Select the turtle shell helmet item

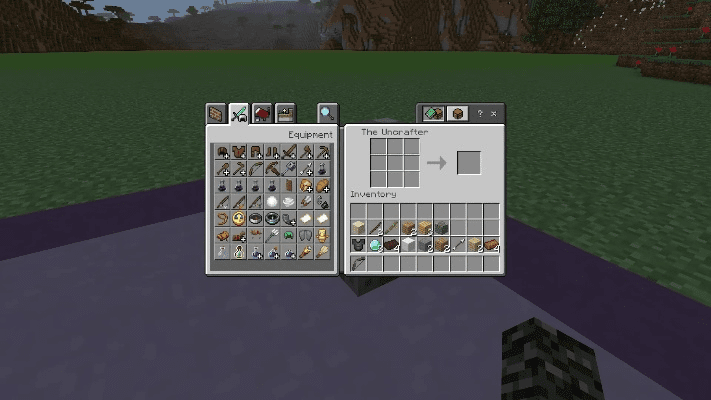(289, 236)
